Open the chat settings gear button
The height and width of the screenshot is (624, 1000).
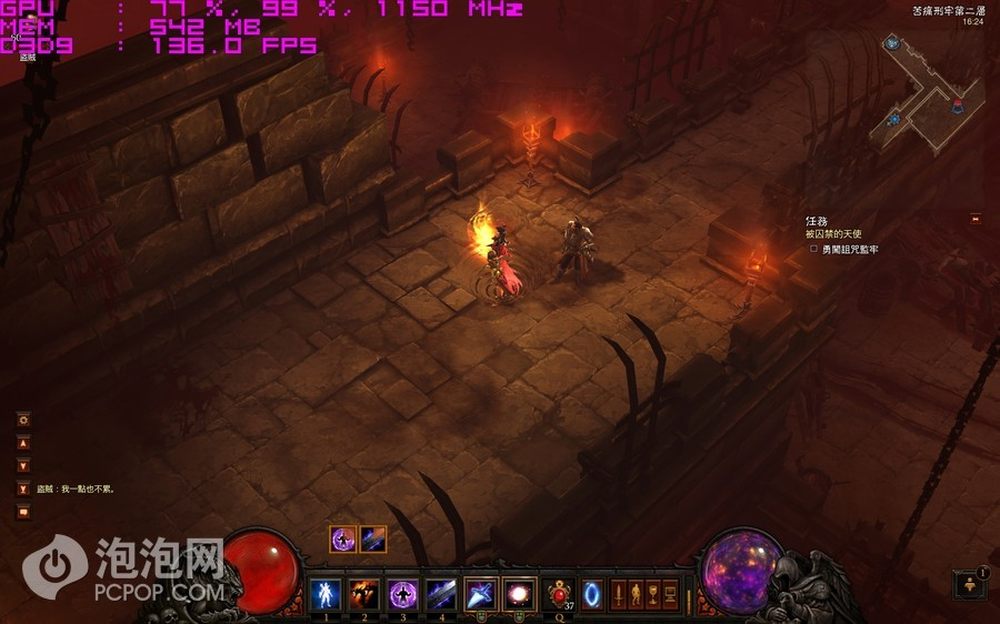pos(24,420)
